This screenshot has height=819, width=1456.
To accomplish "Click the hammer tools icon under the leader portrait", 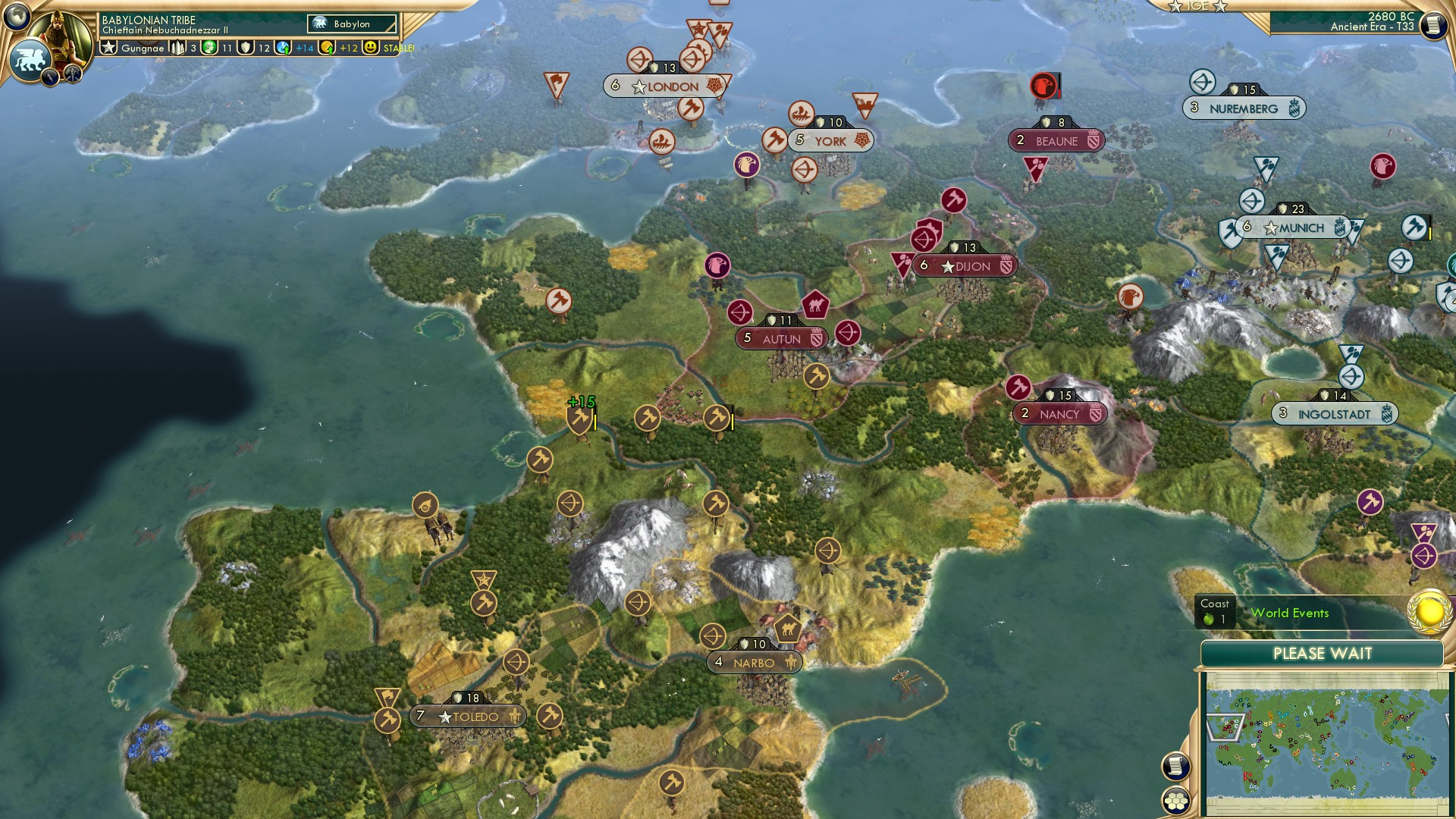I will point(72,74).
